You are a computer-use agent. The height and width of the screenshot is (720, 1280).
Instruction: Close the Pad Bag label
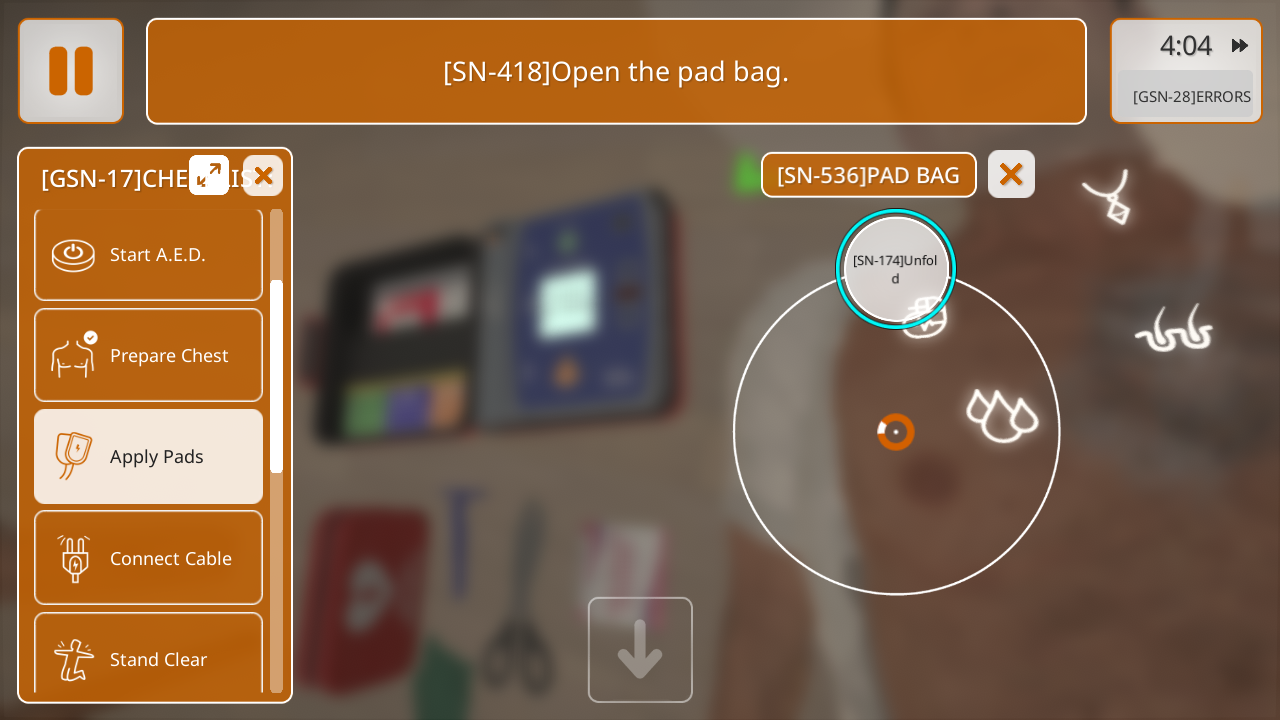click(x=1011, y=174)
